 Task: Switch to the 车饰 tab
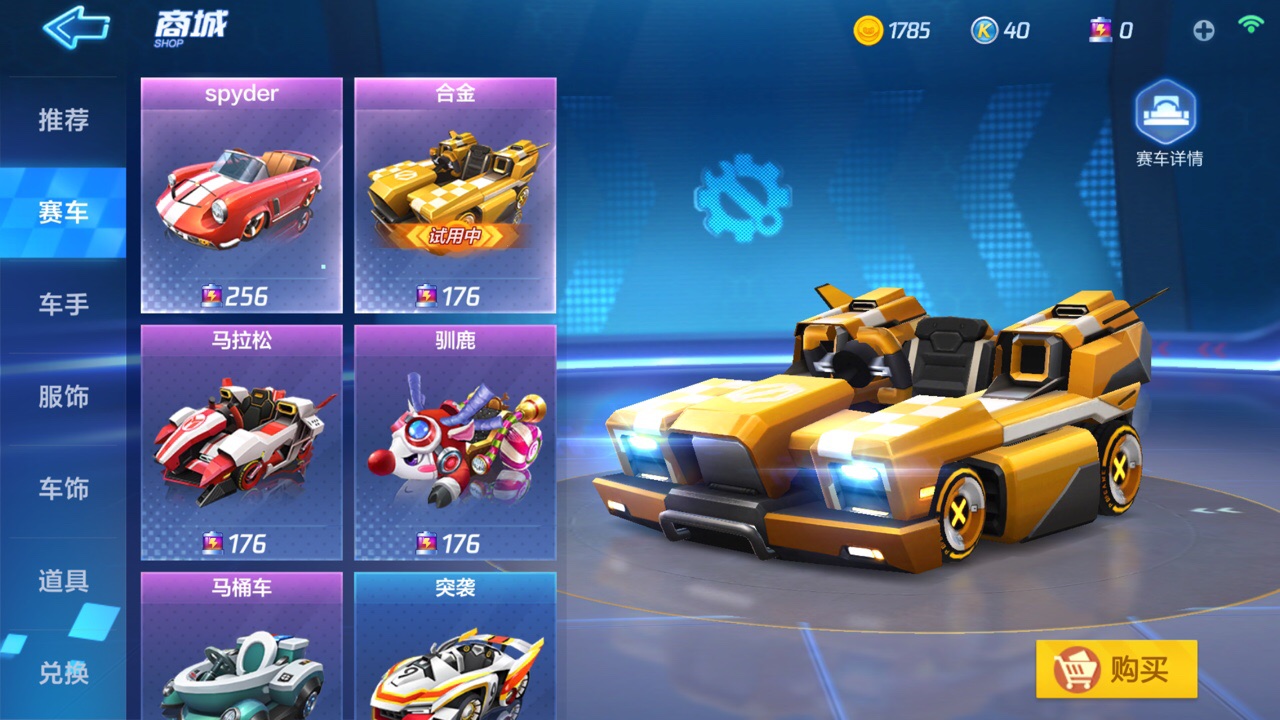tap(63, 489)
